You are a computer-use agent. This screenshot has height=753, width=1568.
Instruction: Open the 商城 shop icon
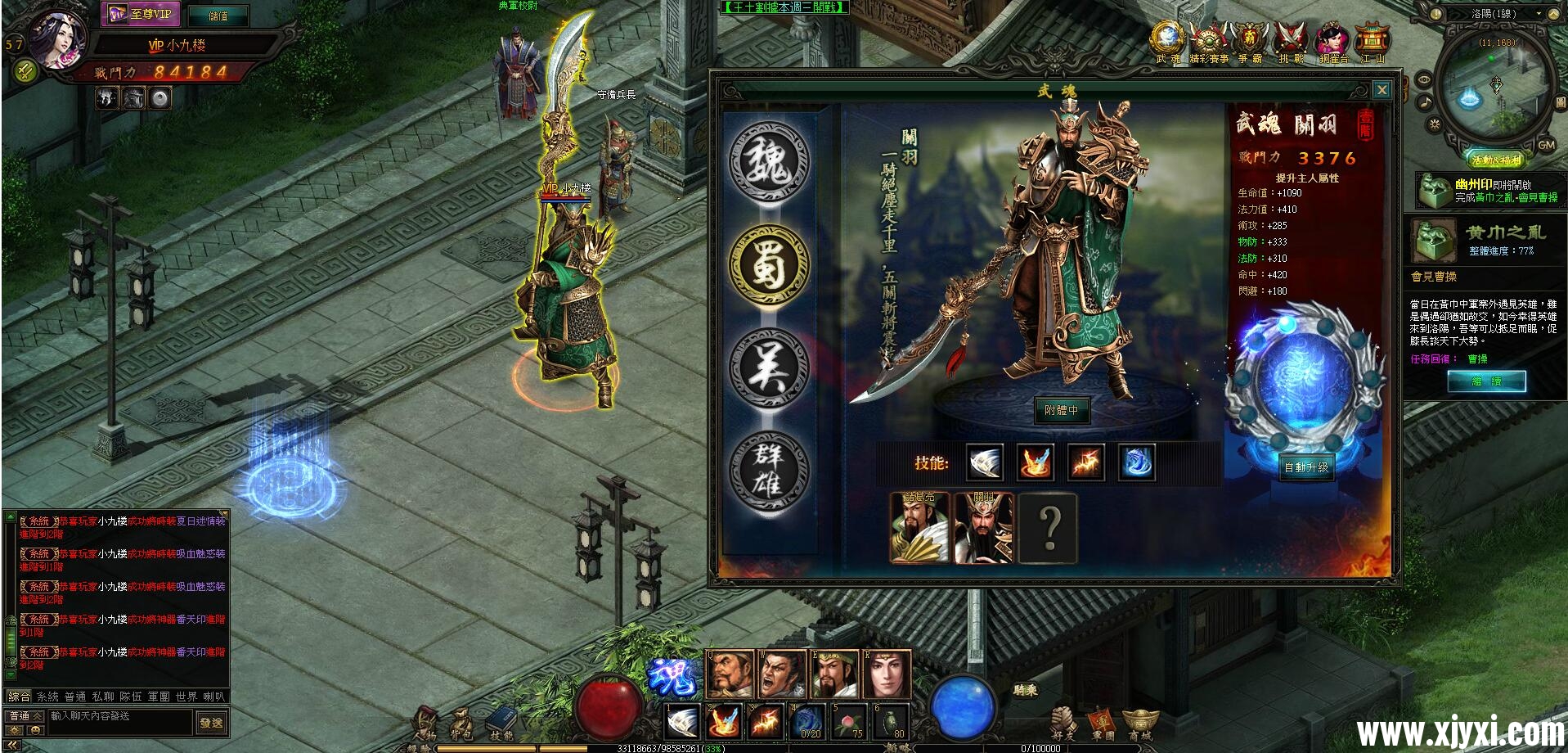click(x=1140, y=724)
